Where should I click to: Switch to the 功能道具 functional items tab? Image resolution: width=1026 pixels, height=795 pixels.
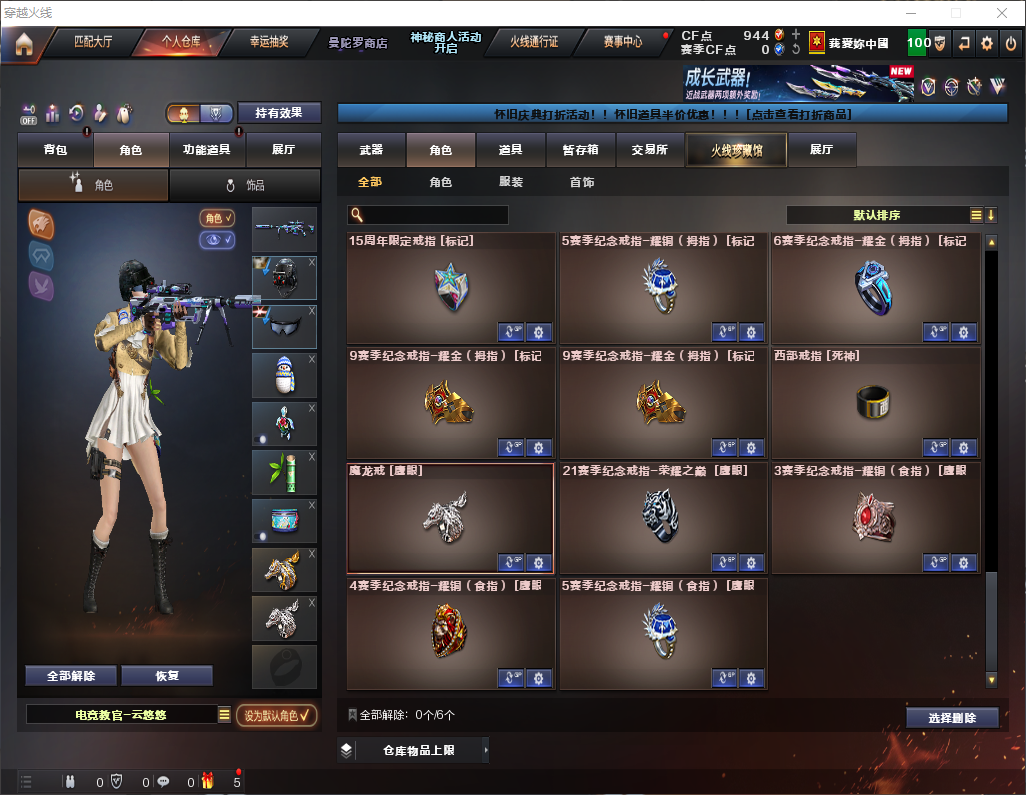point(207,150)
